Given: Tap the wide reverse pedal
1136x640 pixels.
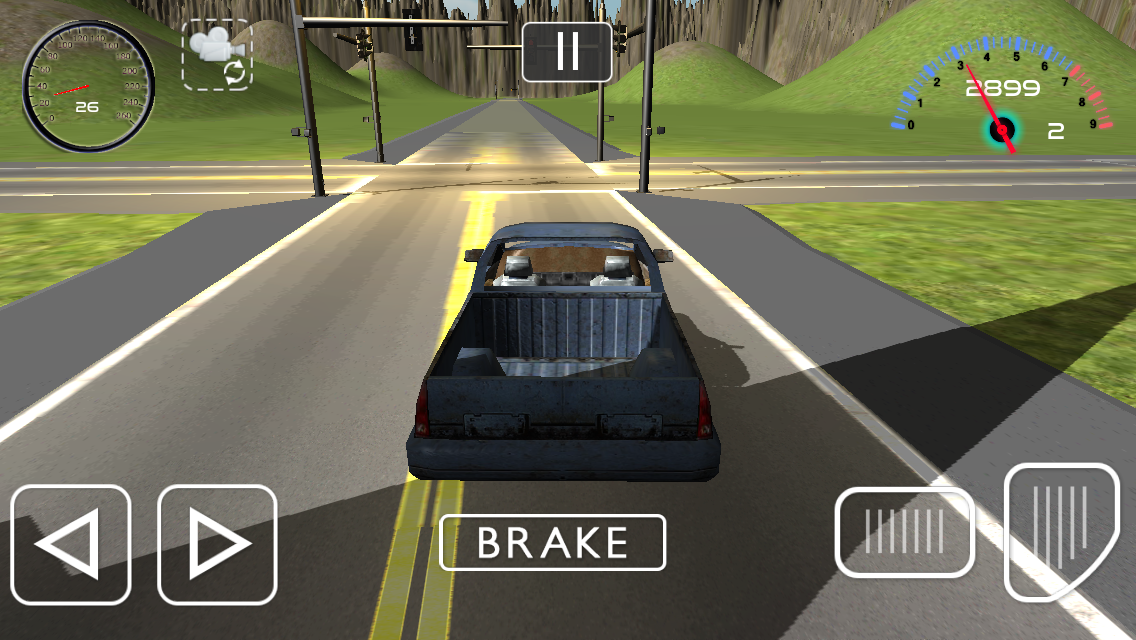Looking at the screenshot, I should [904, 532].
